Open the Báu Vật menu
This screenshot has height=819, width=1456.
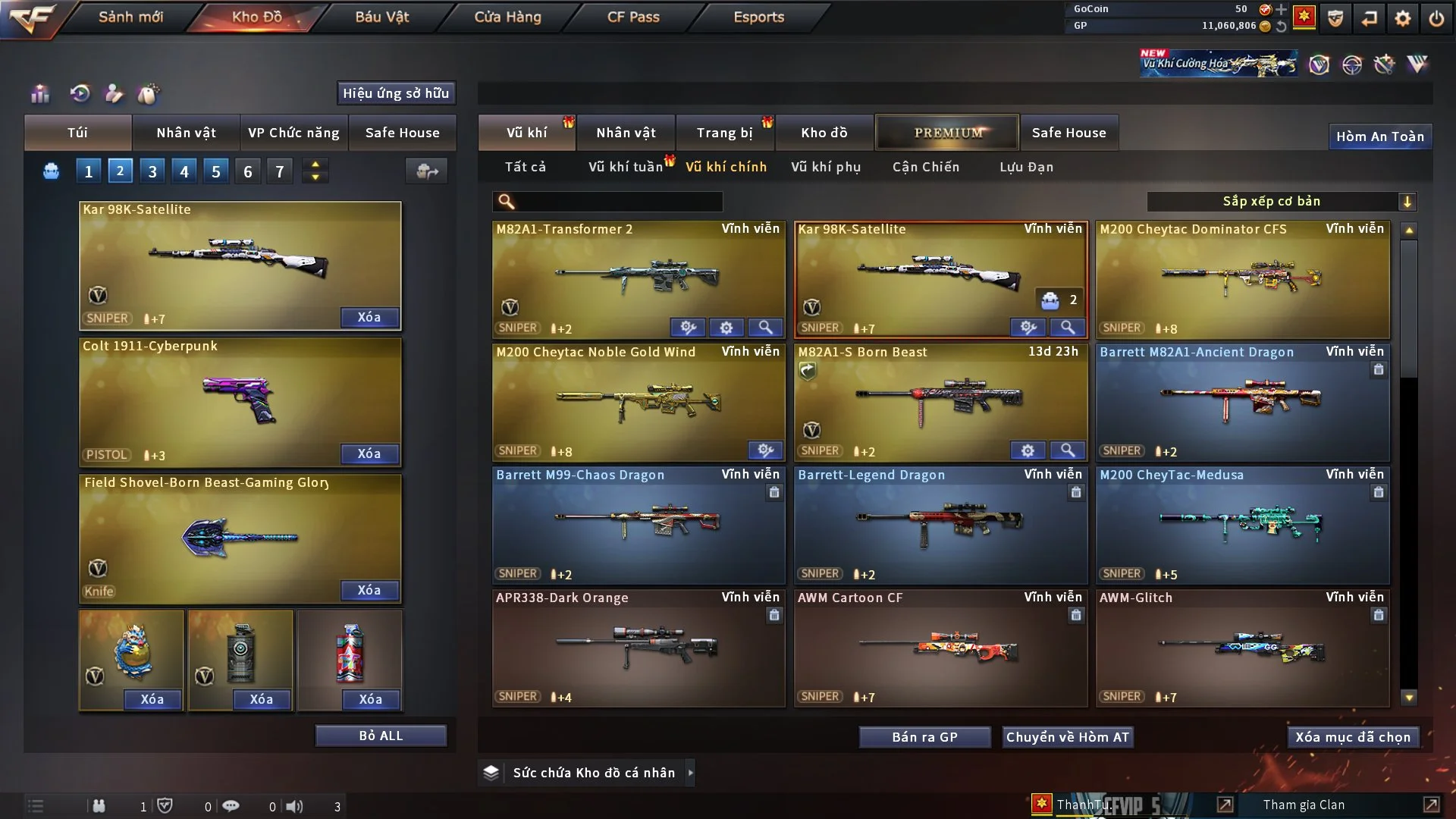(381, 17)
